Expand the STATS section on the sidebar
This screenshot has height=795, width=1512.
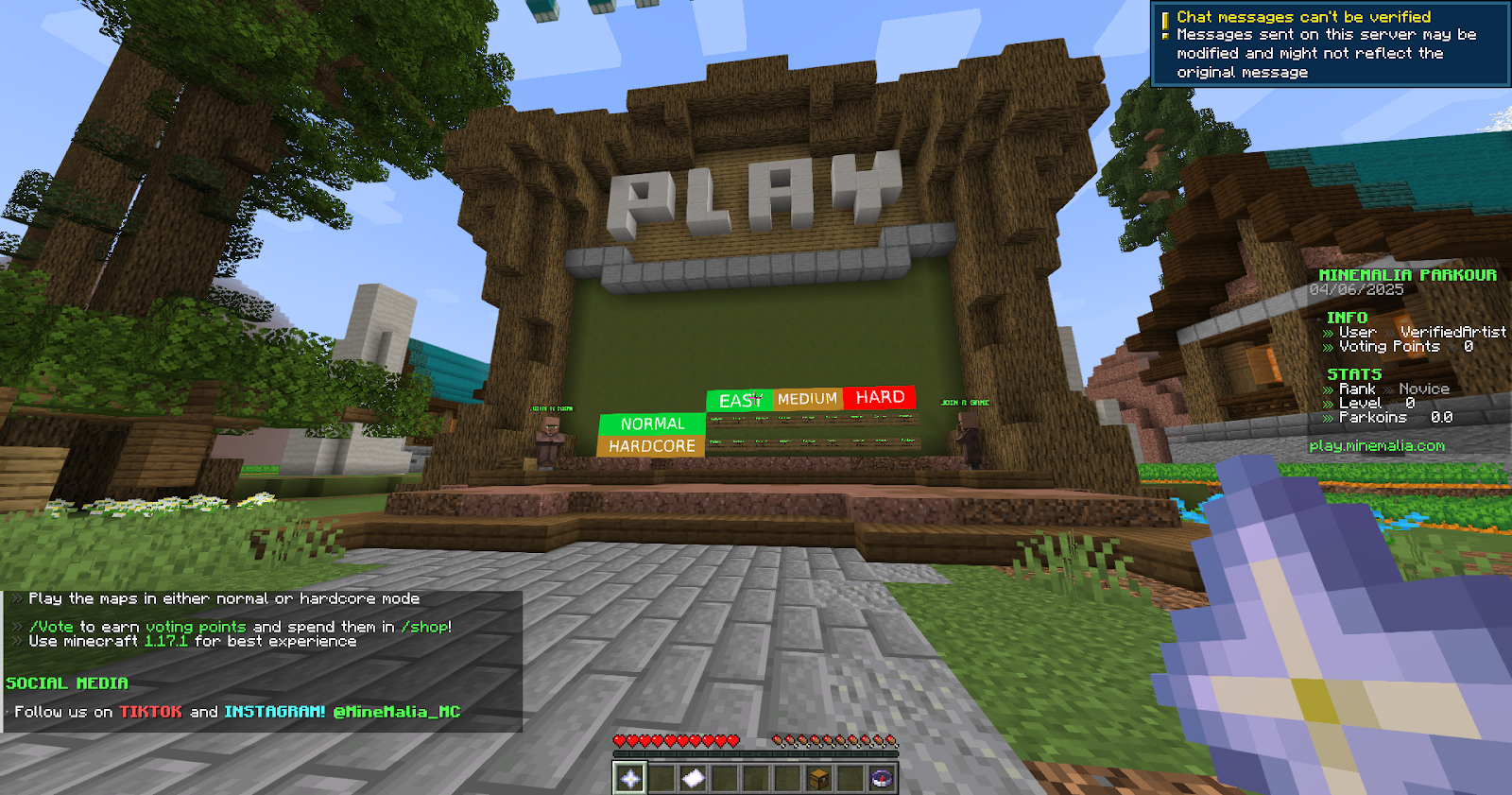coord(1352,373)
